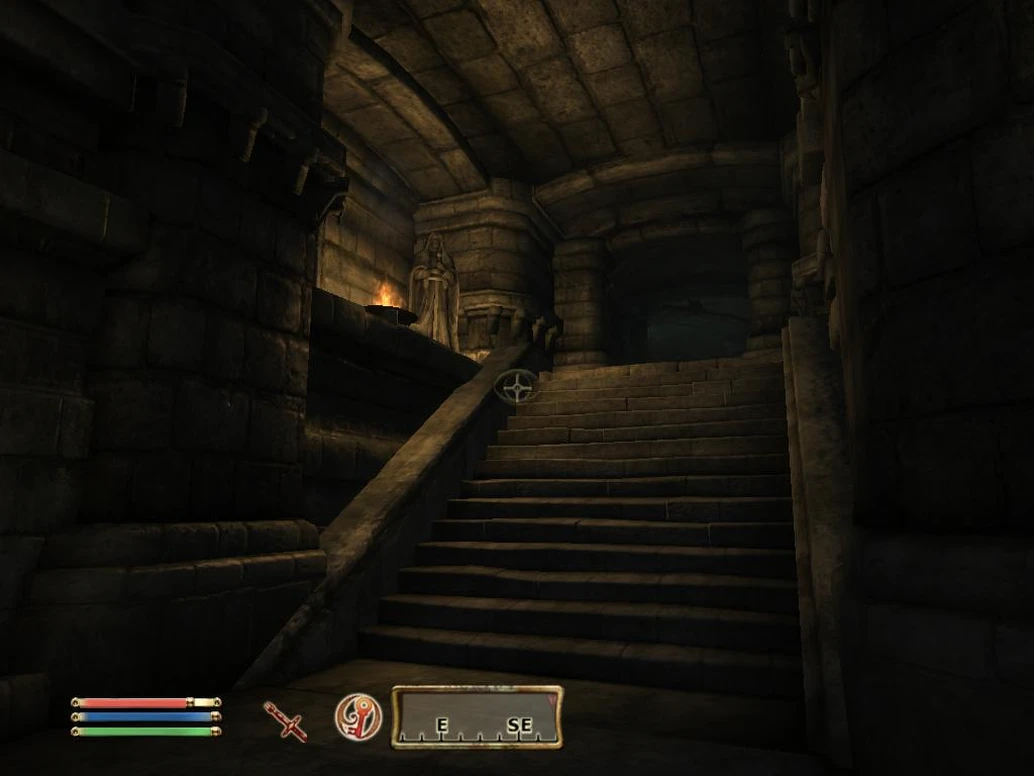Select the equipped sword weapon icon
The height and width of the screenshot is (776, 1034).
(x=285, y=720)
